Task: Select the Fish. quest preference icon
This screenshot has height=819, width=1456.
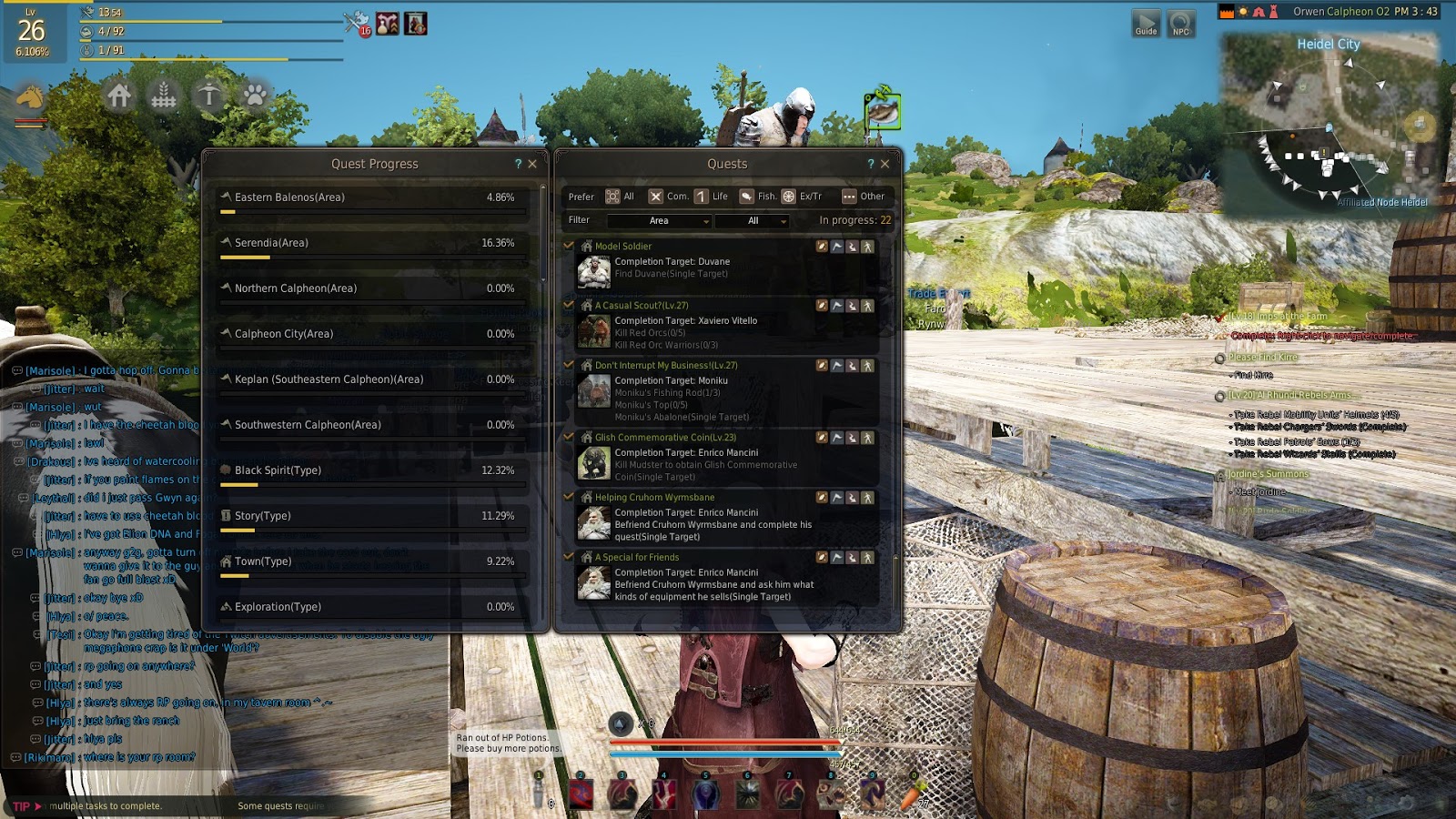Action: click(x=746, y=197)
